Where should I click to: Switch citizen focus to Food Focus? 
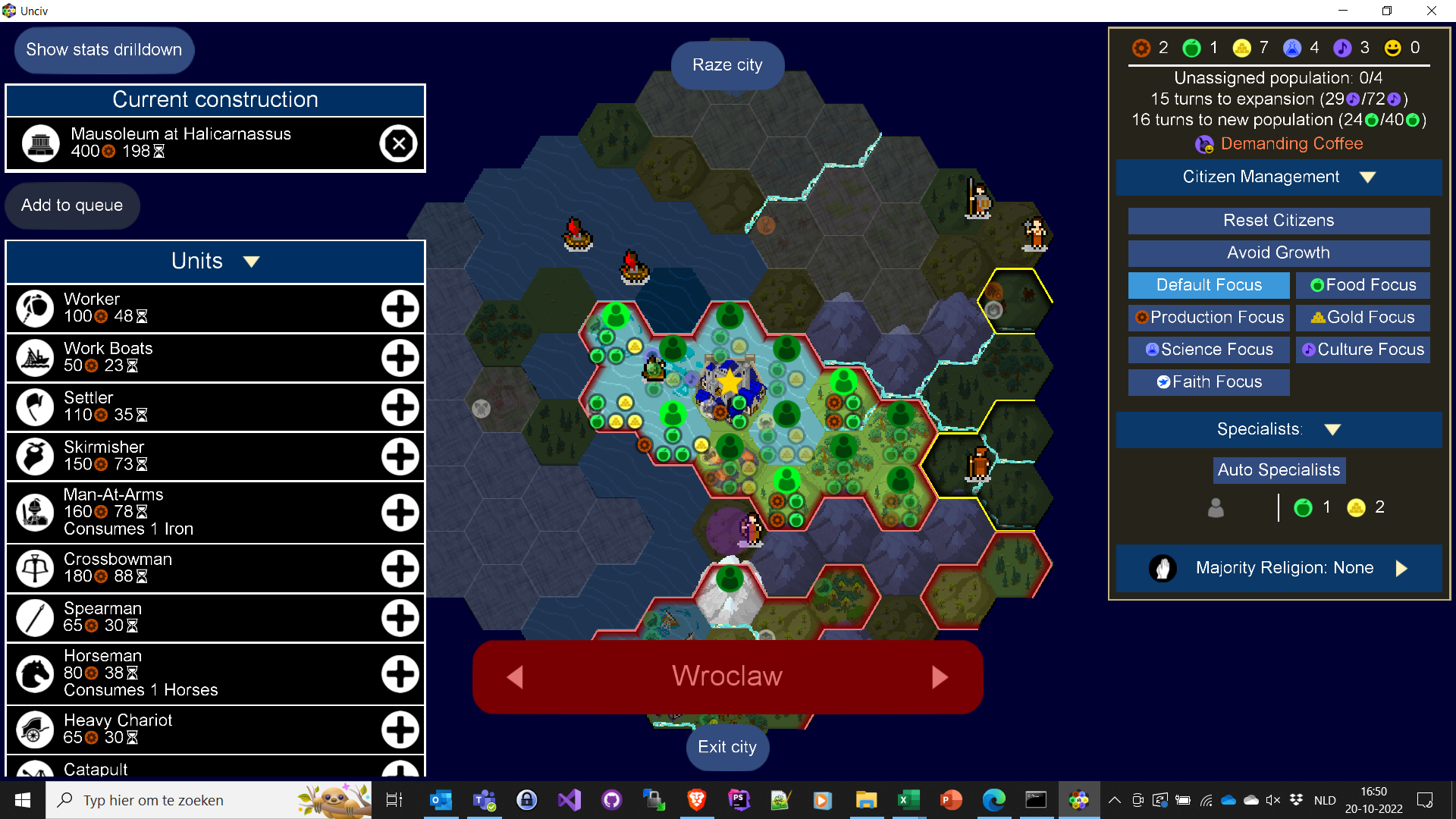1363,285
